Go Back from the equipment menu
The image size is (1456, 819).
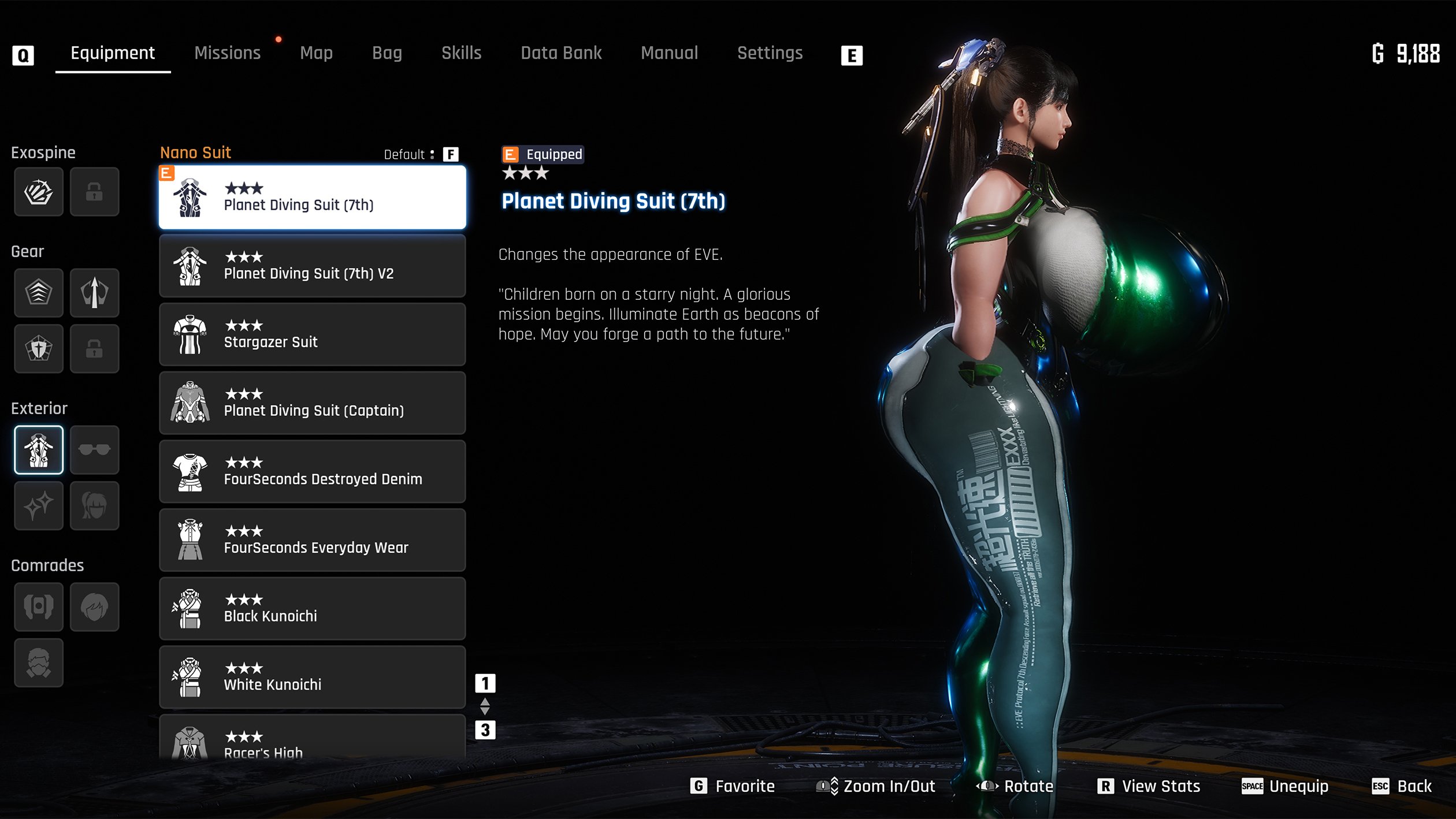pyautogui.click(x=1402, y=786)
